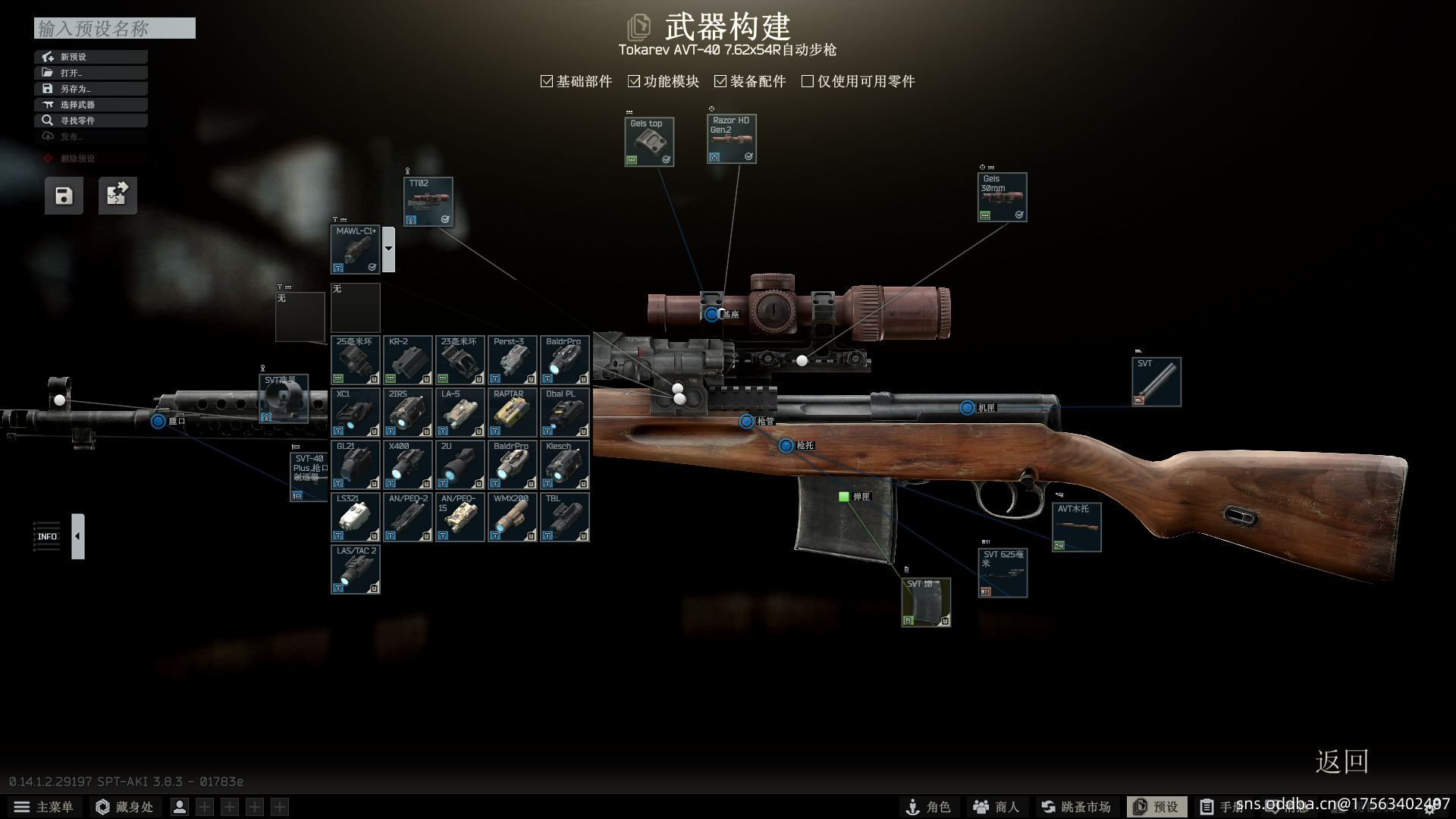
Task: Toggle the 功能模块 checkbox off
Action: 634,80
